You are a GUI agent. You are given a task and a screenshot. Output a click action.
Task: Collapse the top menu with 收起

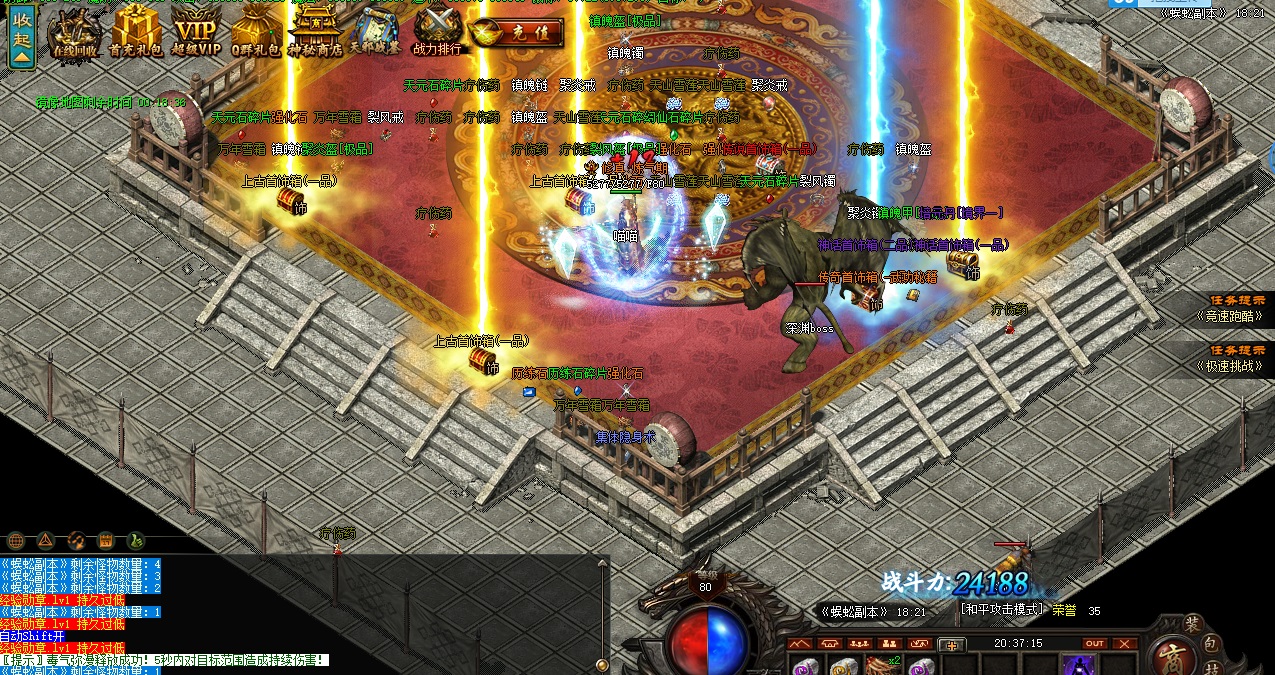click(21, 37)
